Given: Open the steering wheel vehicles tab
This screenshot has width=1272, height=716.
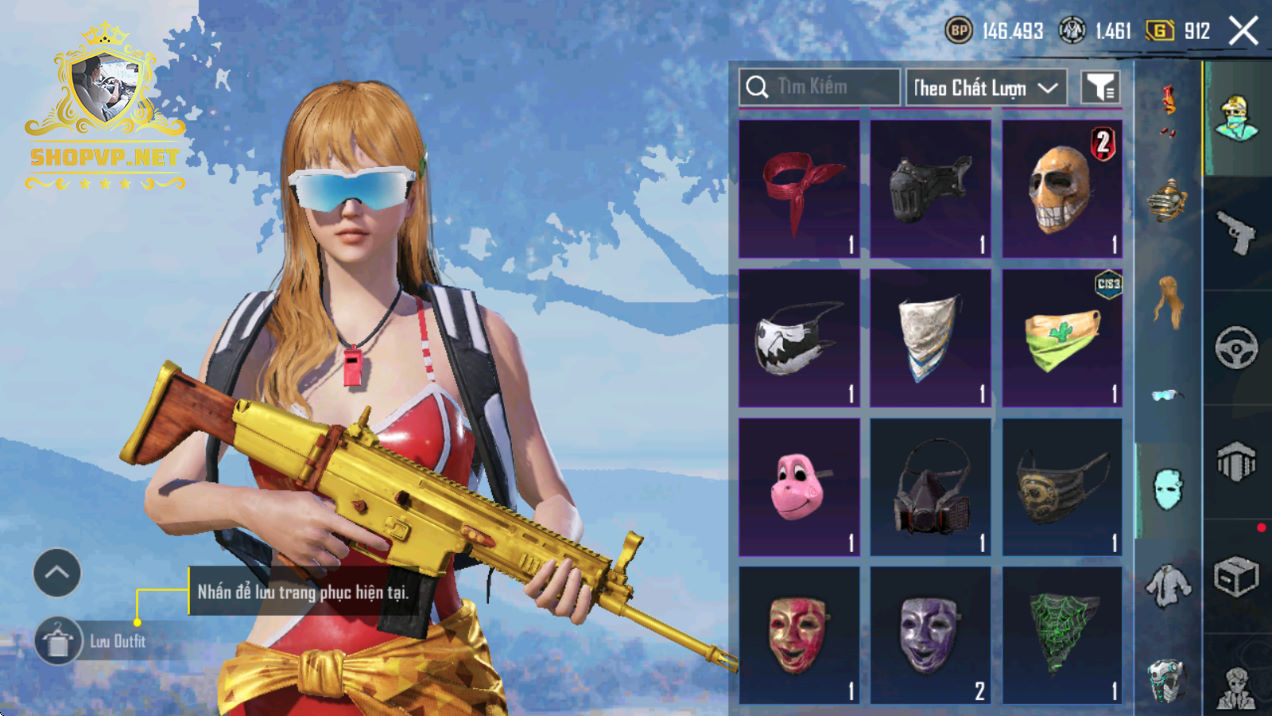Looking at the screenshot, I should pyautogui.click(x=1237, y=348).
